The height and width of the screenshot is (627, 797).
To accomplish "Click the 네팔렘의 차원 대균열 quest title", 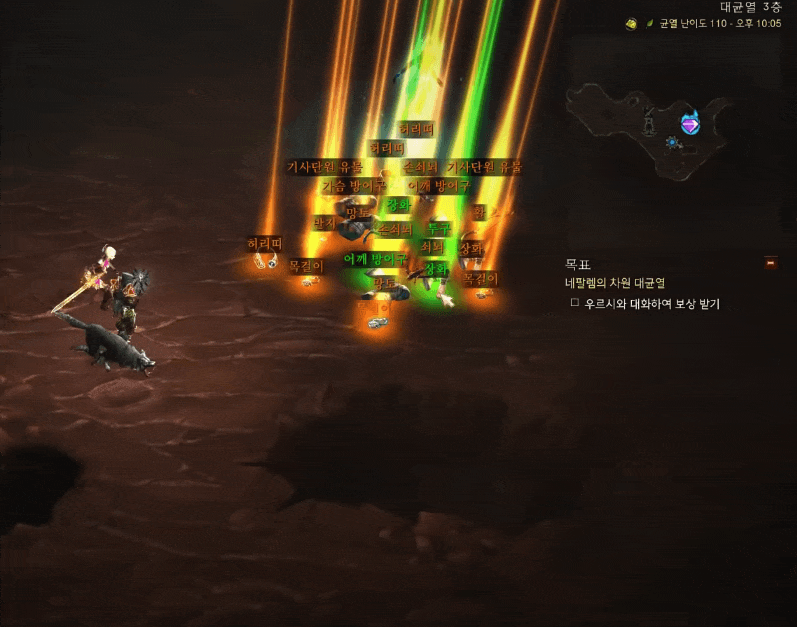I will click(615, 283).
